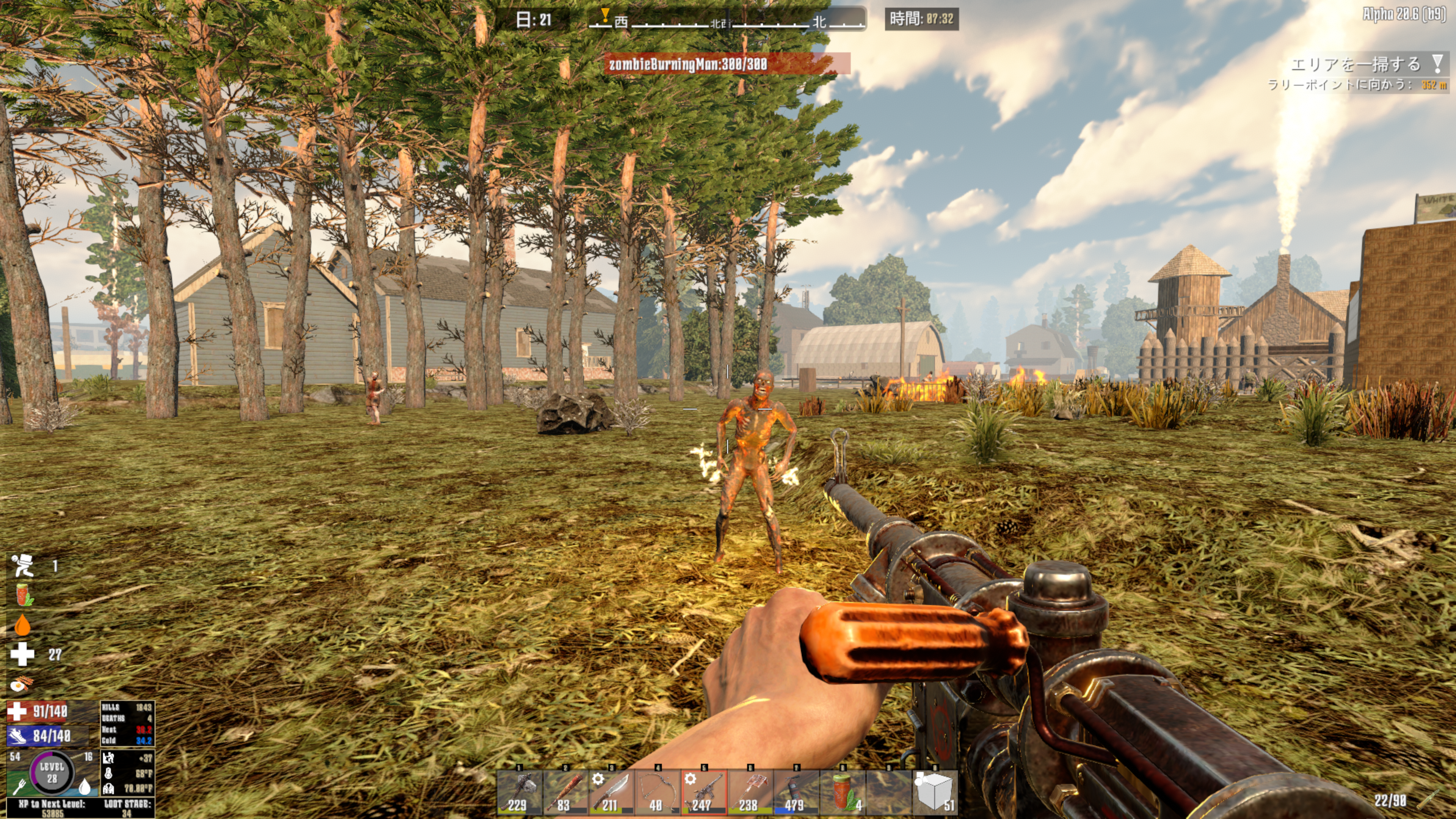The height and width of the screenshot is (819, 1456).
Task: Open the white cross healing buff
Action: tap(22, 654)
